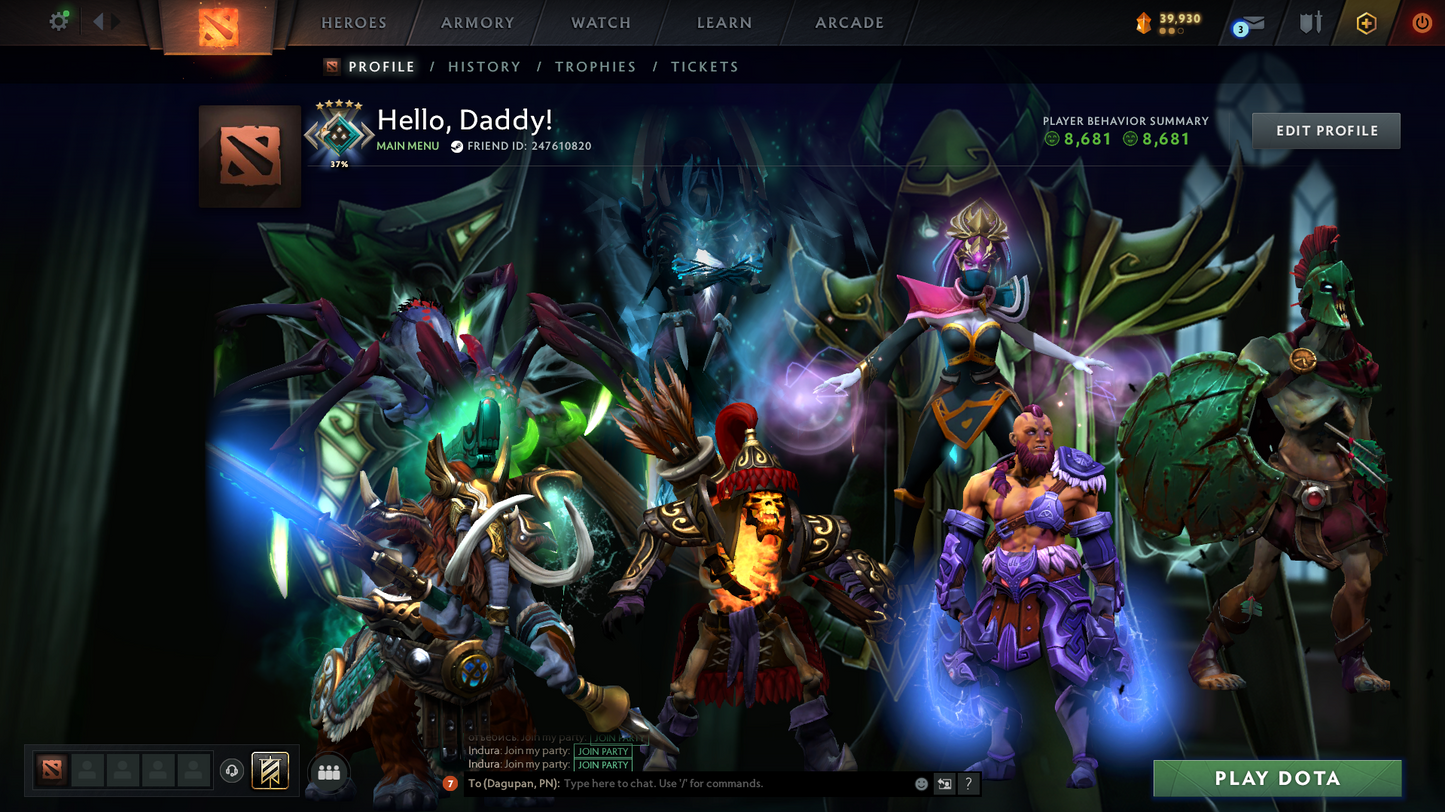Switch to the Watch section
The width and height of the screenshot is (1445, 812).
600,23
